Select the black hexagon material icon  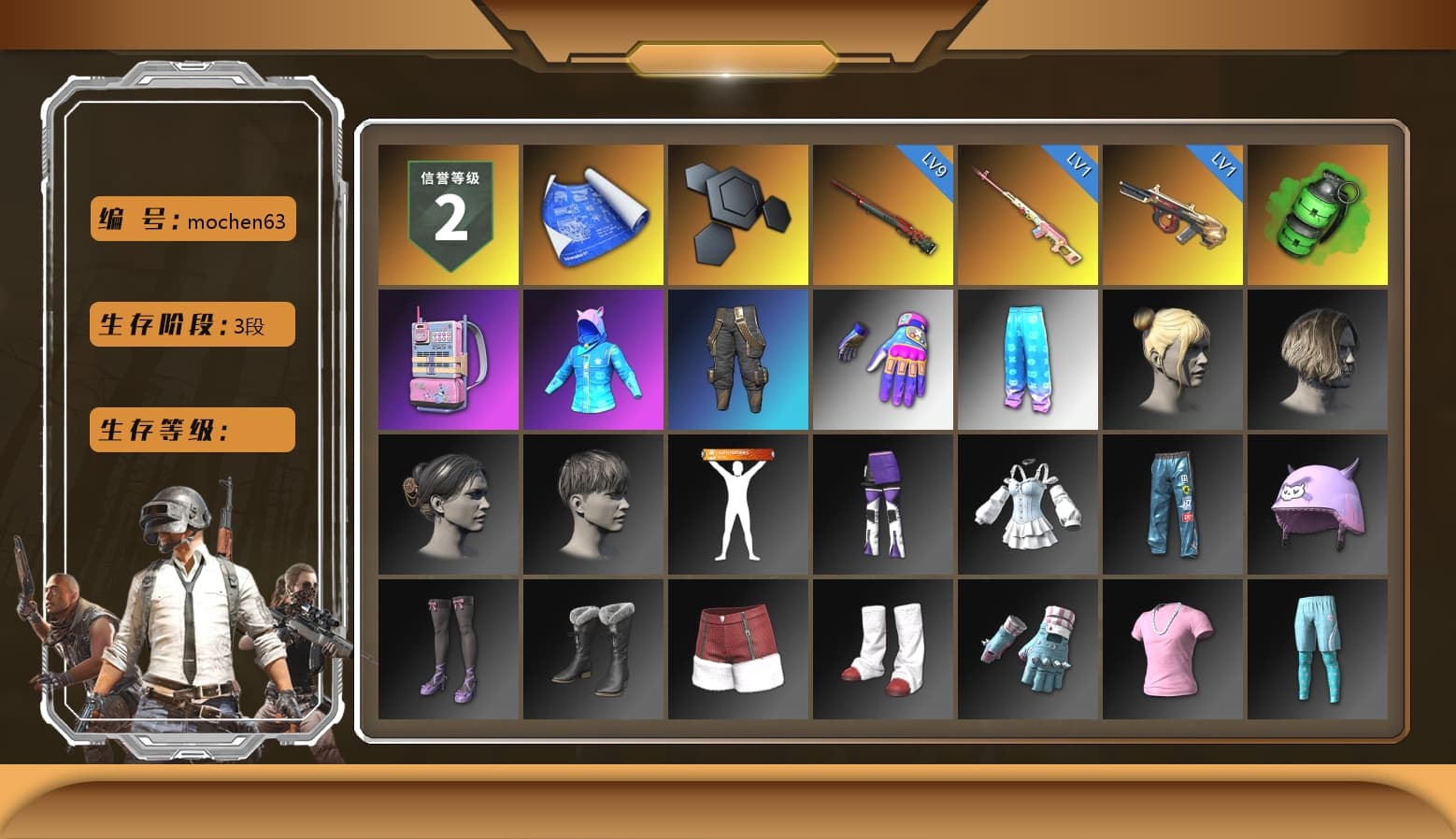click(x=738, y=212)
